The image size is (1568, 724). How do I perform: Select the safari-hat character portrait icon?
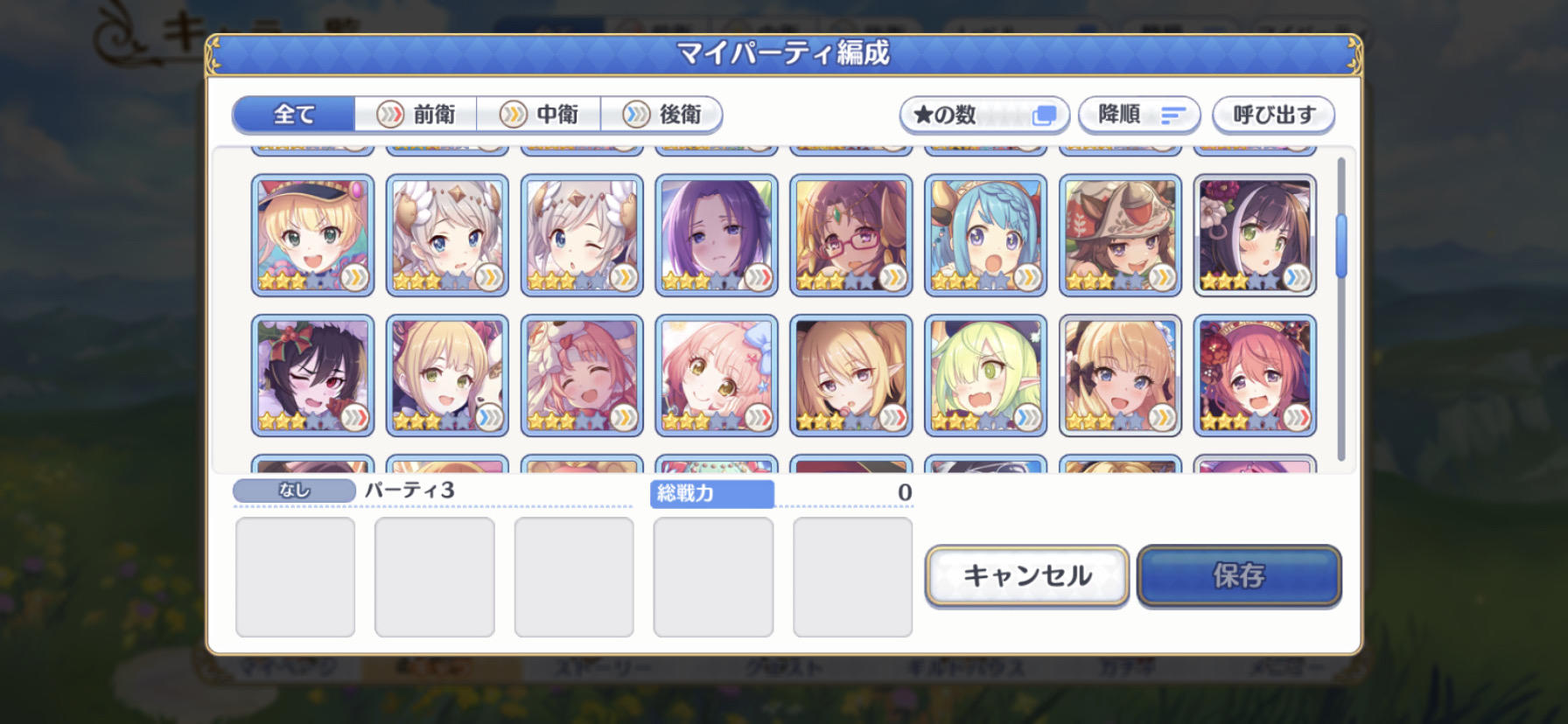coord(1121,234)
